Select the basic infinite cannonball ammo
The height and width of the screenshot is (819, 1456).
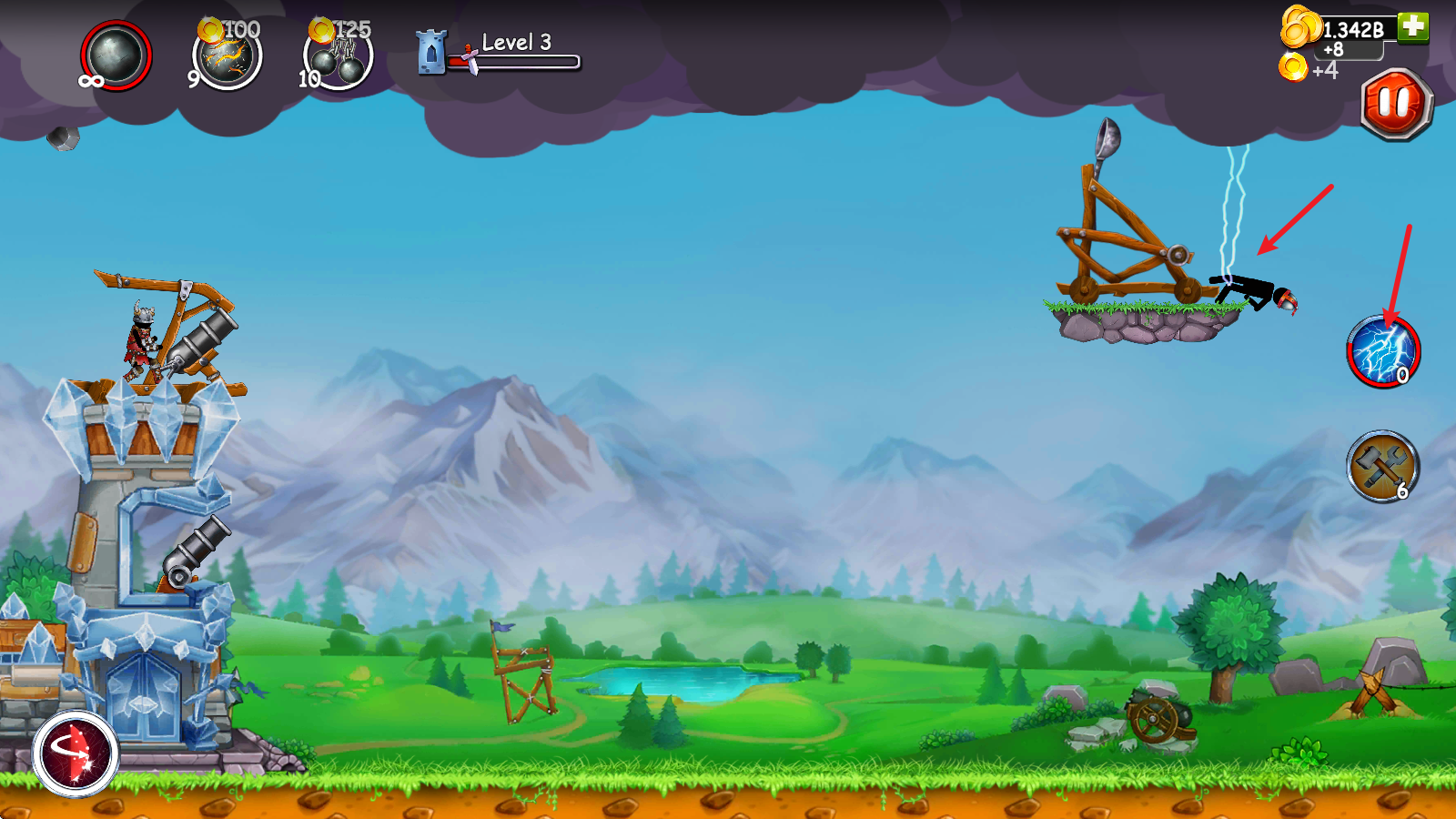coord(116,56)
